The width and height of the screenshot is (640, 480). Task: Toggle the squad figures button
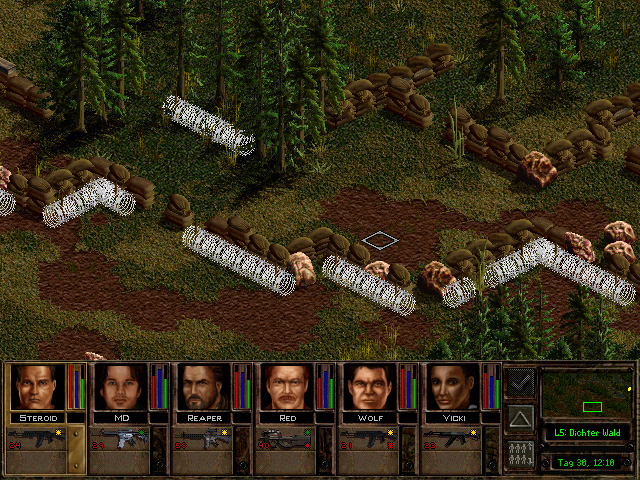pyautogui.click(x=520, y=451)
